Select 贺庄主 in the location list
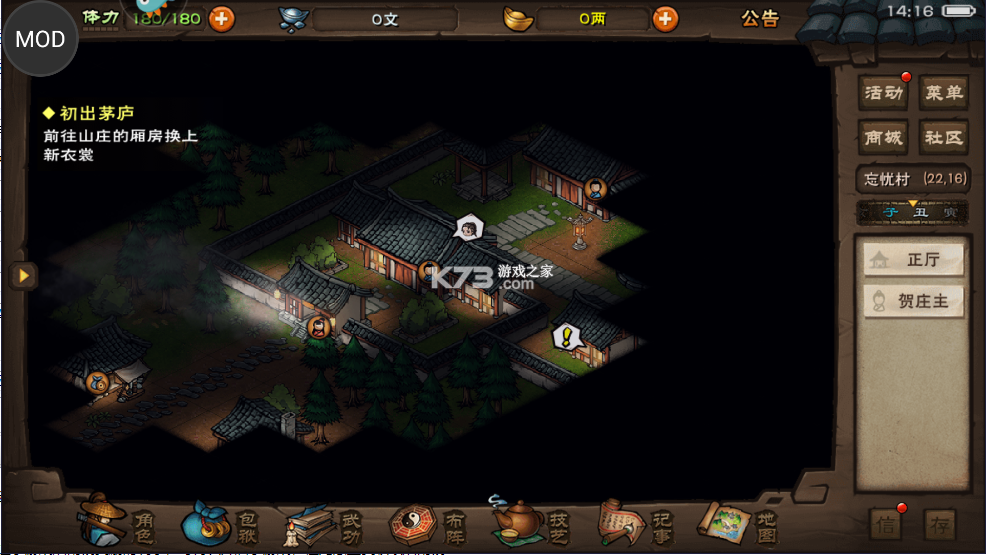Viewport: 986px width, 555px height. point(914,301)
